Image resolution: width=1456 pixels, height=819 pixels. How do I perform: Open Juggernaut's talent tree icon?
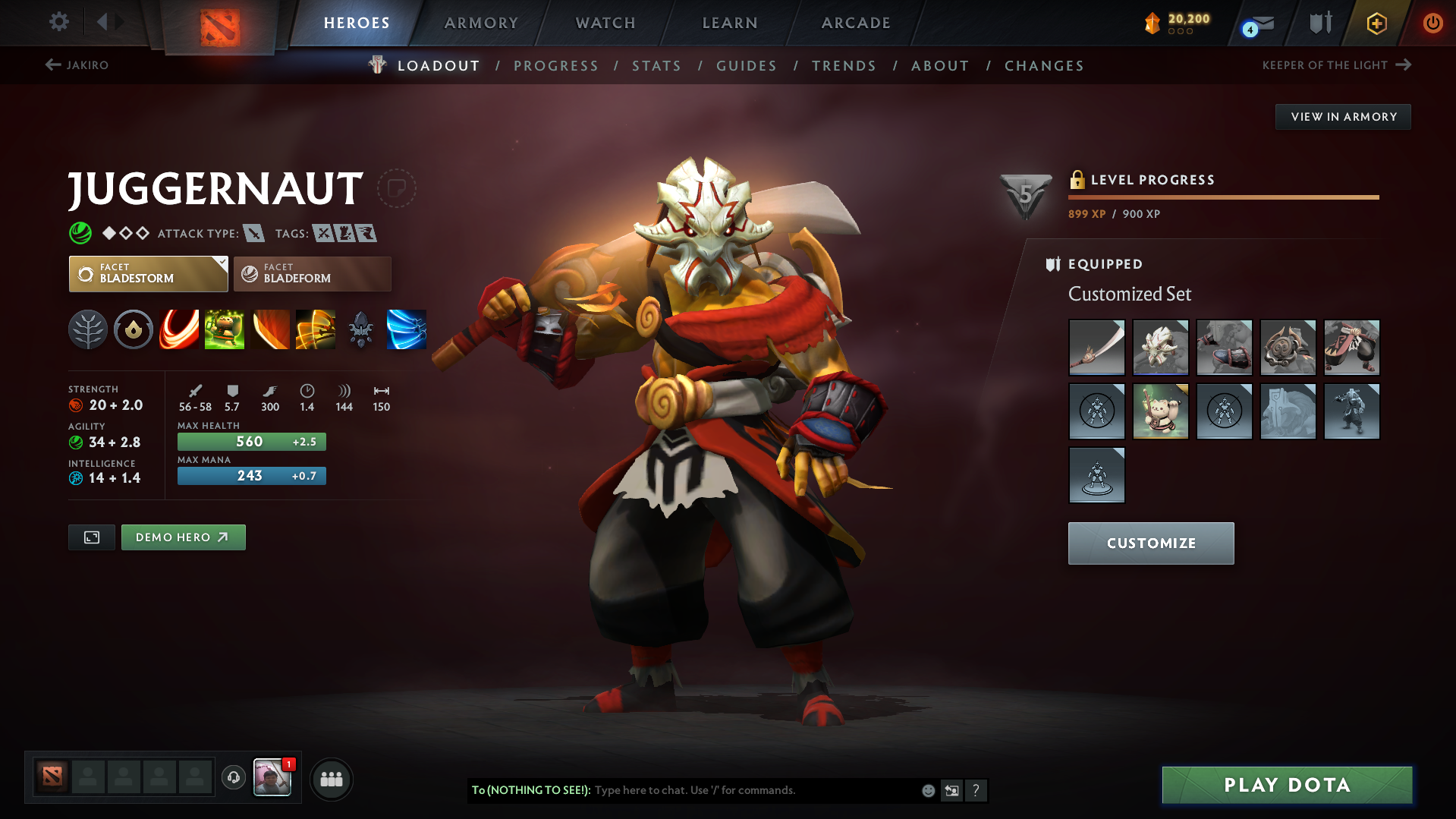[x=88, y=329]
